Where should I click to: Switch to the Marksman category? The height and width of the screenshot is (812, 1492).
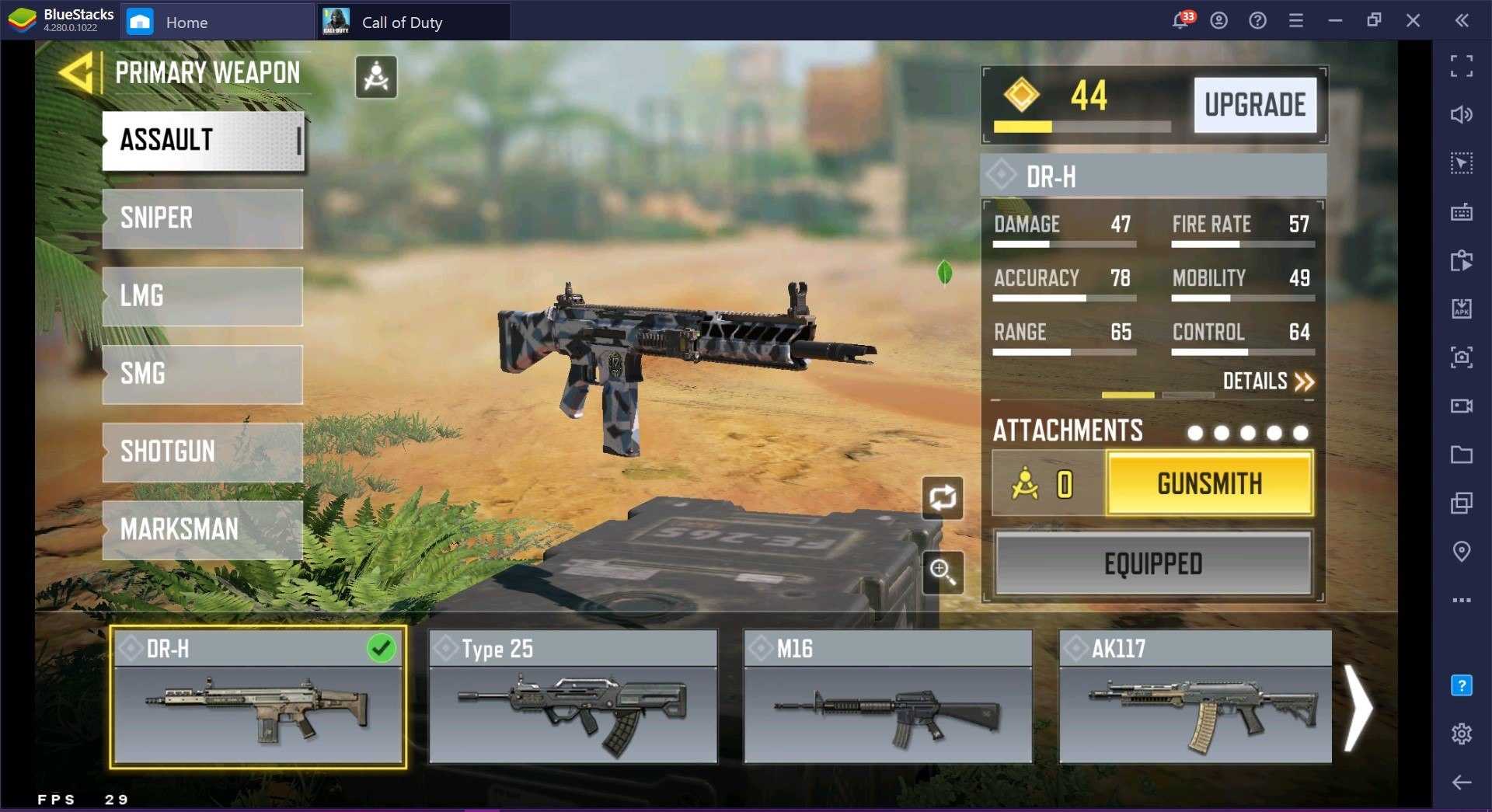pyautogui.click(x=202, y=529)
